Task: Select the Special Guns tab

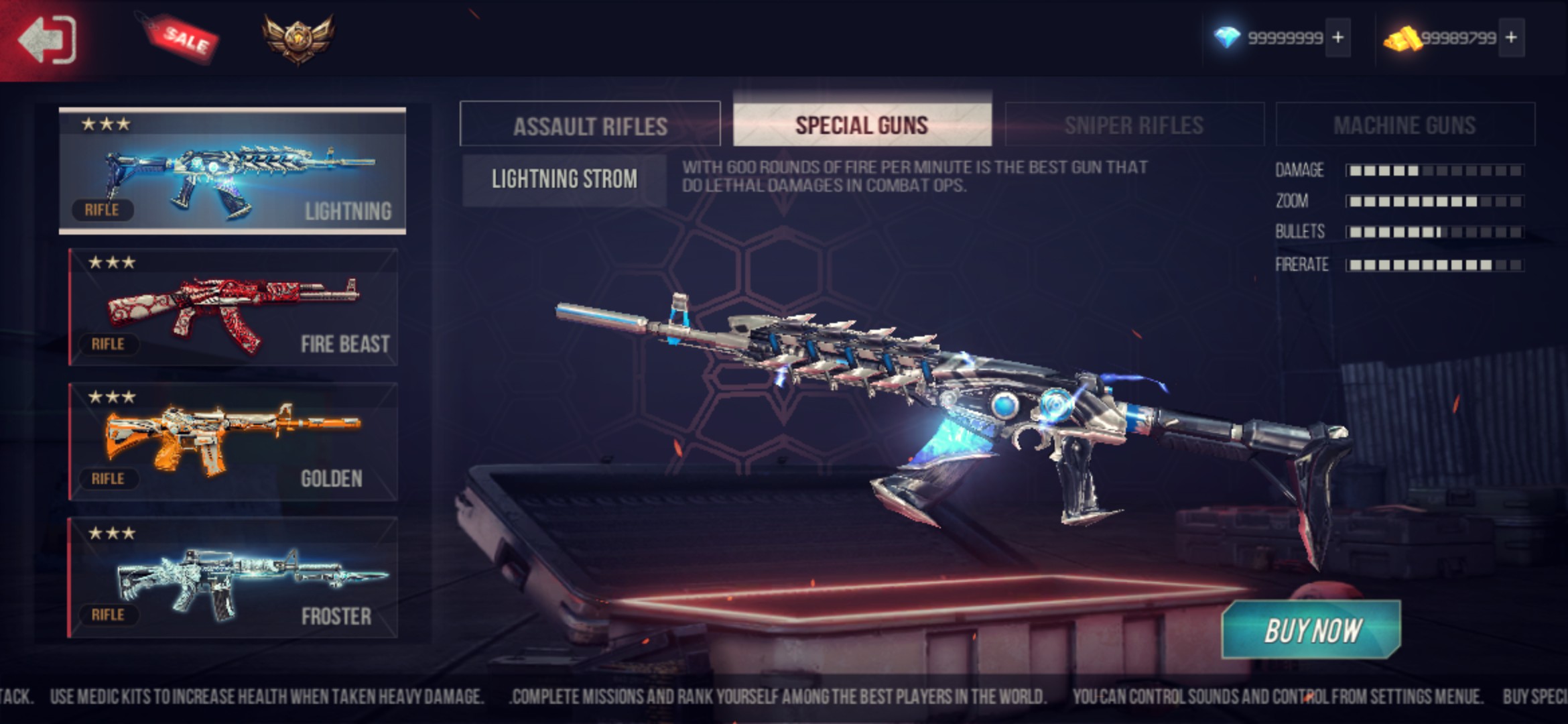Action: pyautogui.click(x=862, y=125)
